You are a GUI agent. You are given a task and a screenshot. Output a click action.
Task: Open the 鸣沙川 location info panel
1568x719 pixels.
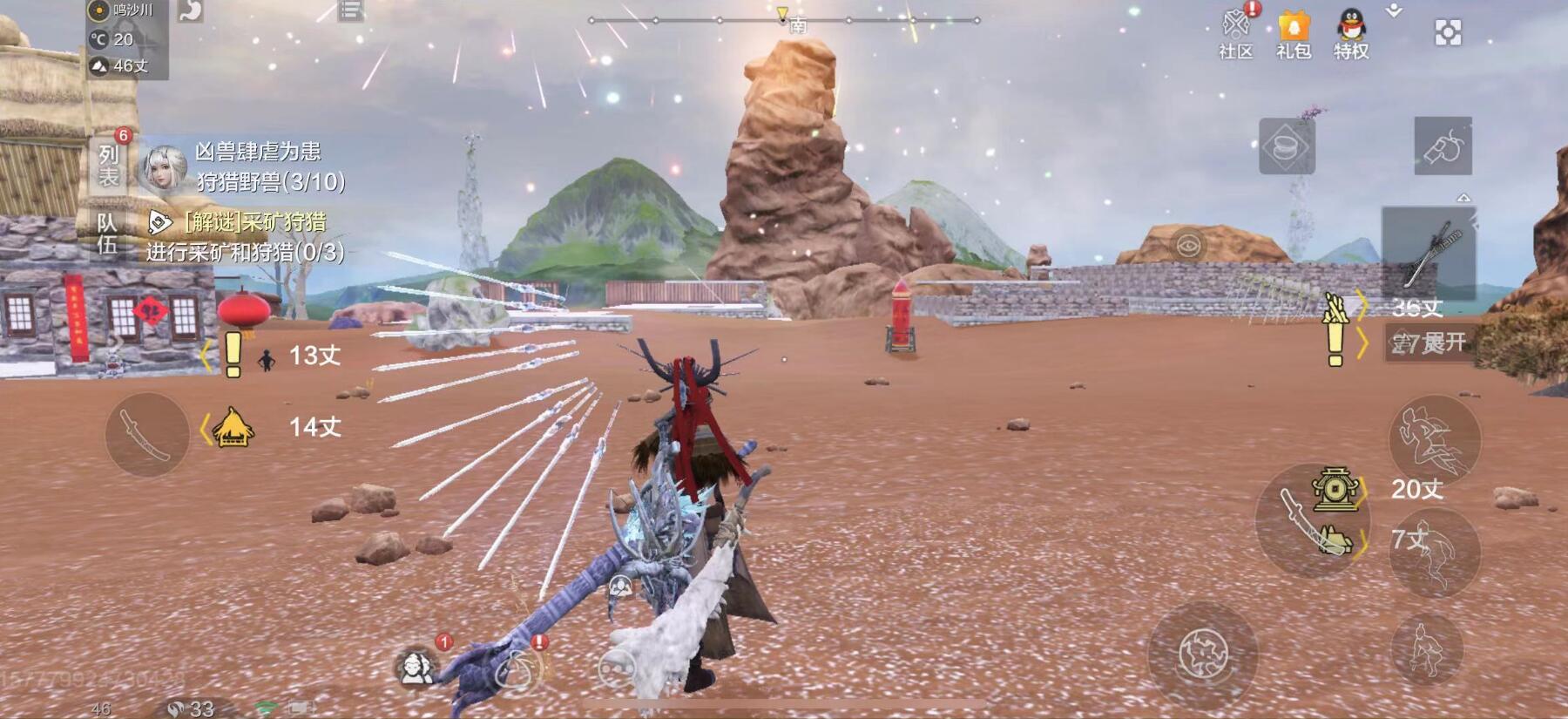coord(126,10)
